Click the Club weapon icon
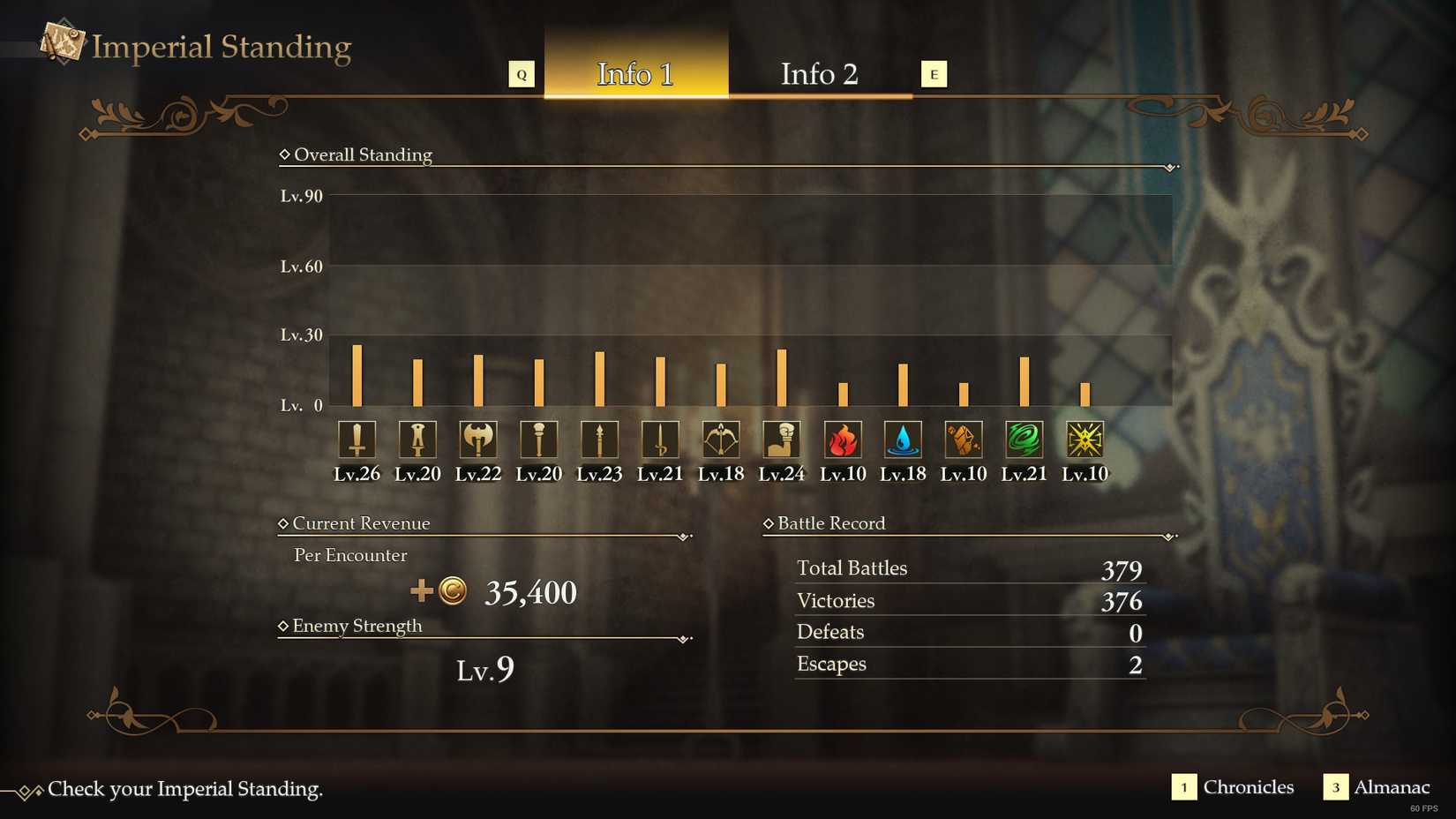Screen dimensions: 1456x819 click(538, 439)
